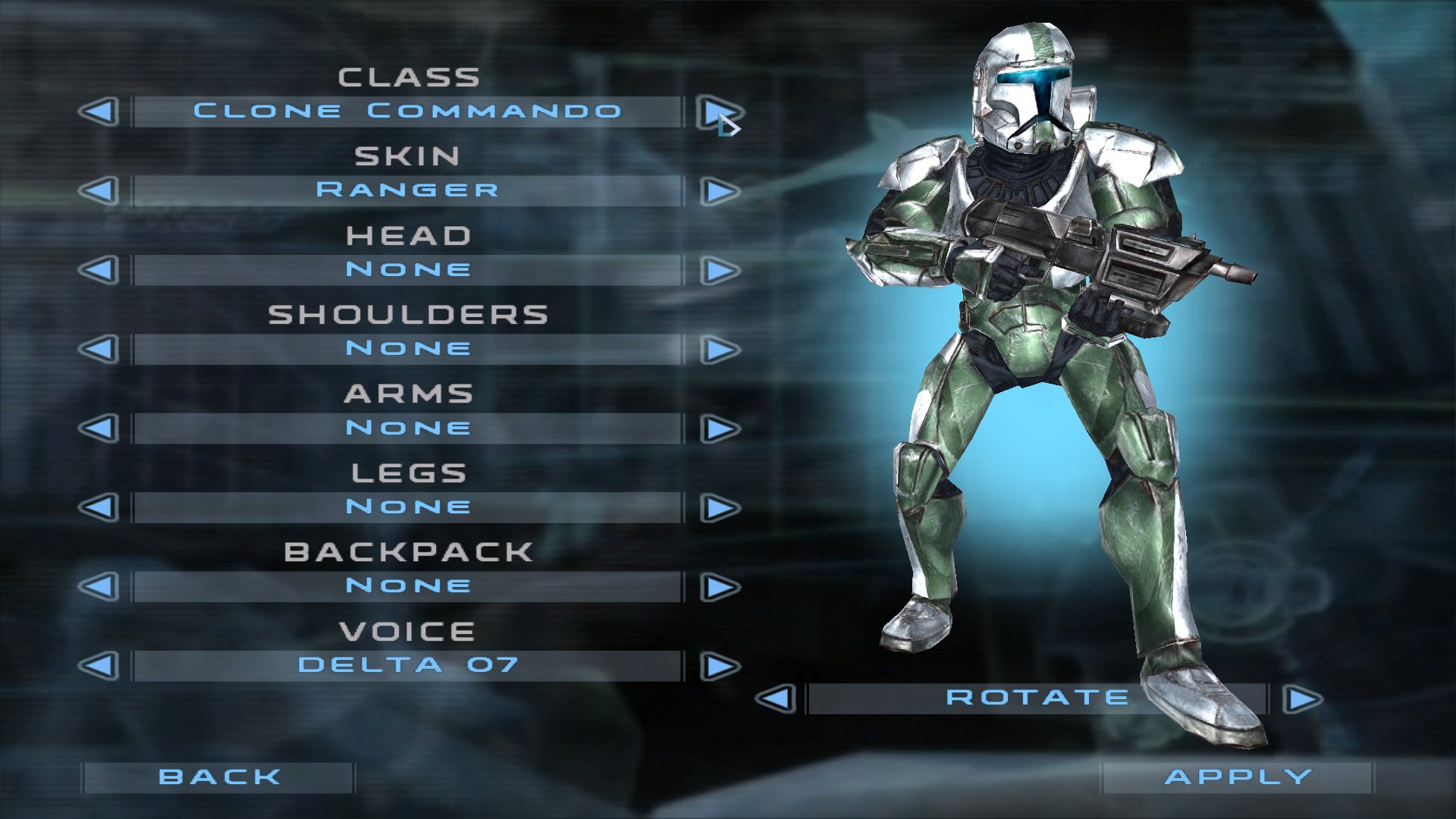1456x819 pixels.
Task: Click the previous Shoulders arrow
Action: coord(98,348)
